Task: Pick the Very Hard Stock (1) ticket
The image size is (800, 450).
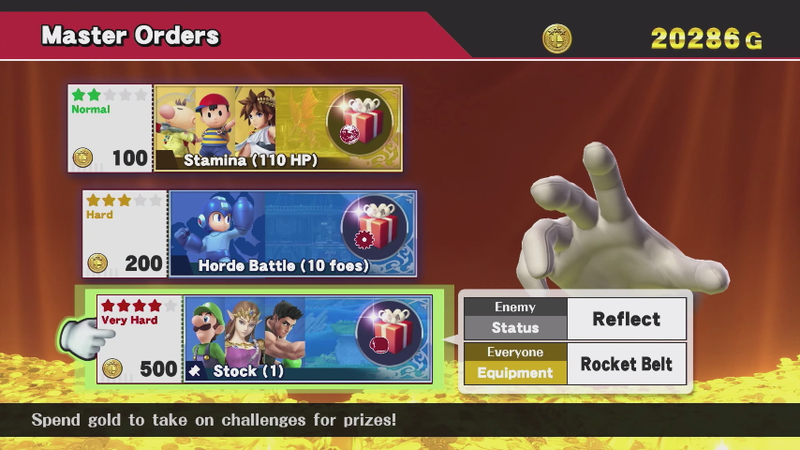Action: coord(264,338)
